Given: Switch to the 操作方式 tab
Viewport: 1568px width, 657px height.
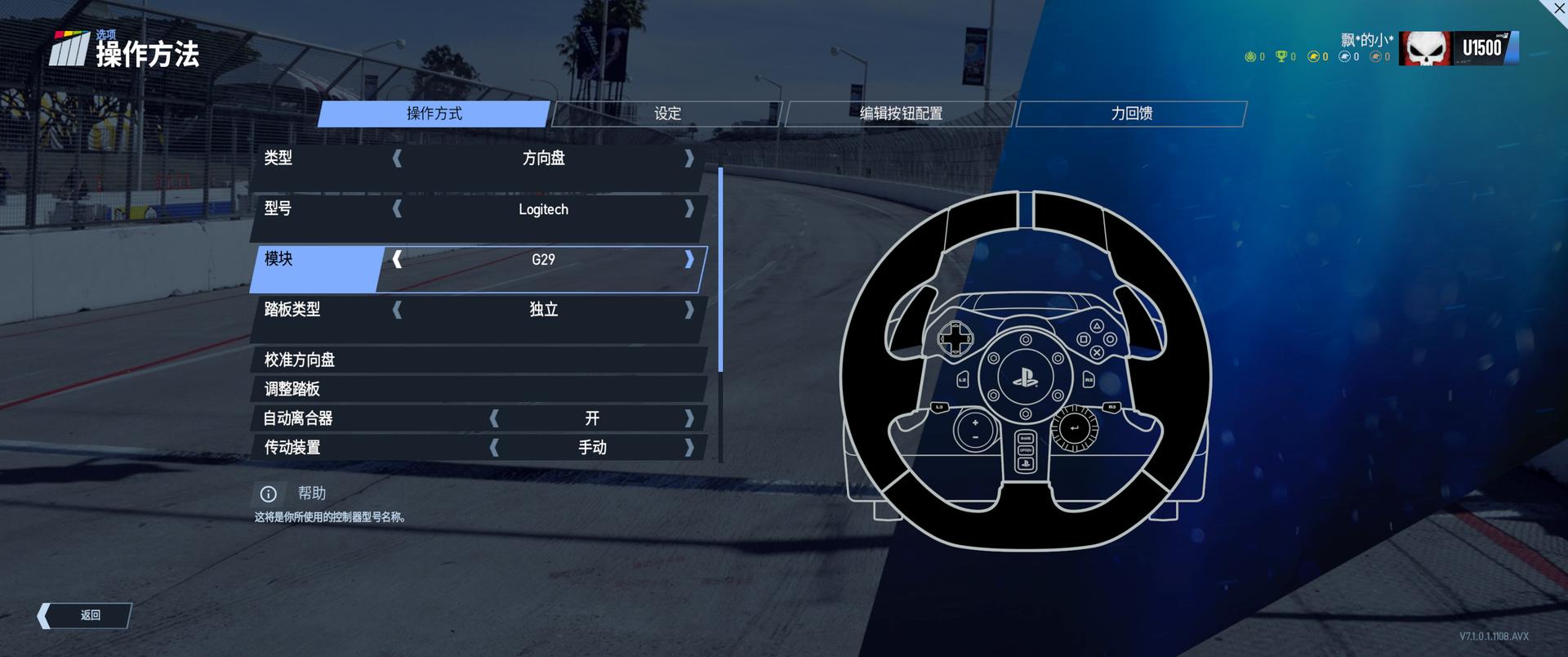Looking at the screenshot, I should click(x=434, y=114).
